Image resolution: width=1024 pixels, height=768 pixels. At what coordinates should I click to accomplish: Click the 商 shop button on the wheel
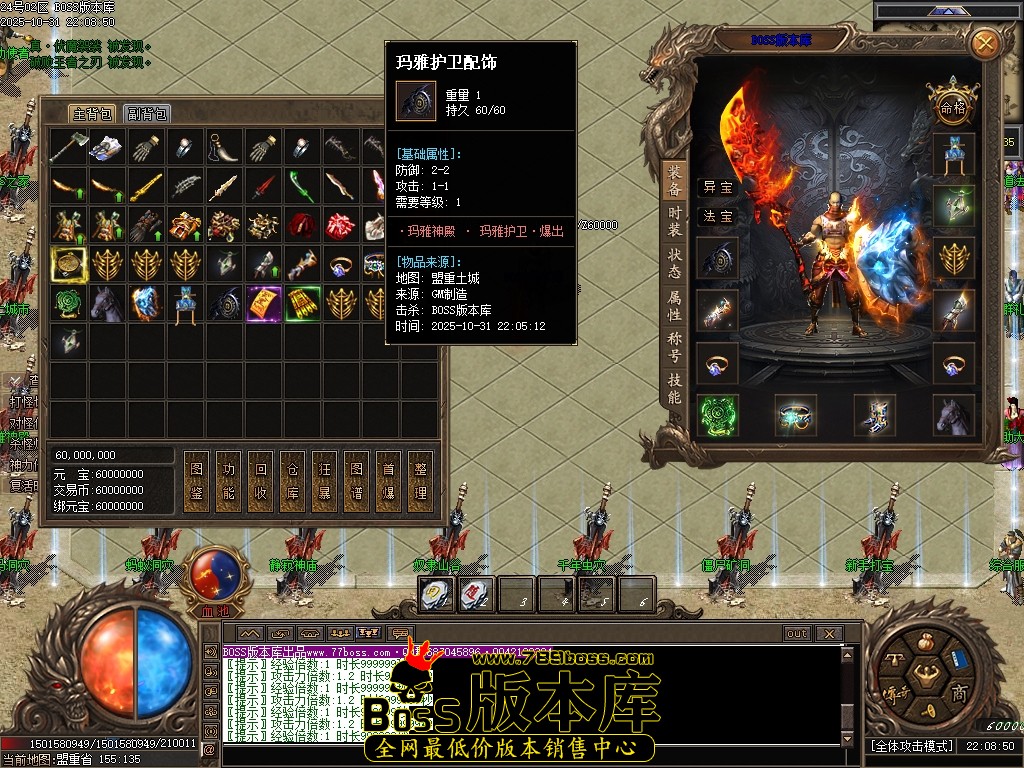click(x=958, y=693)
